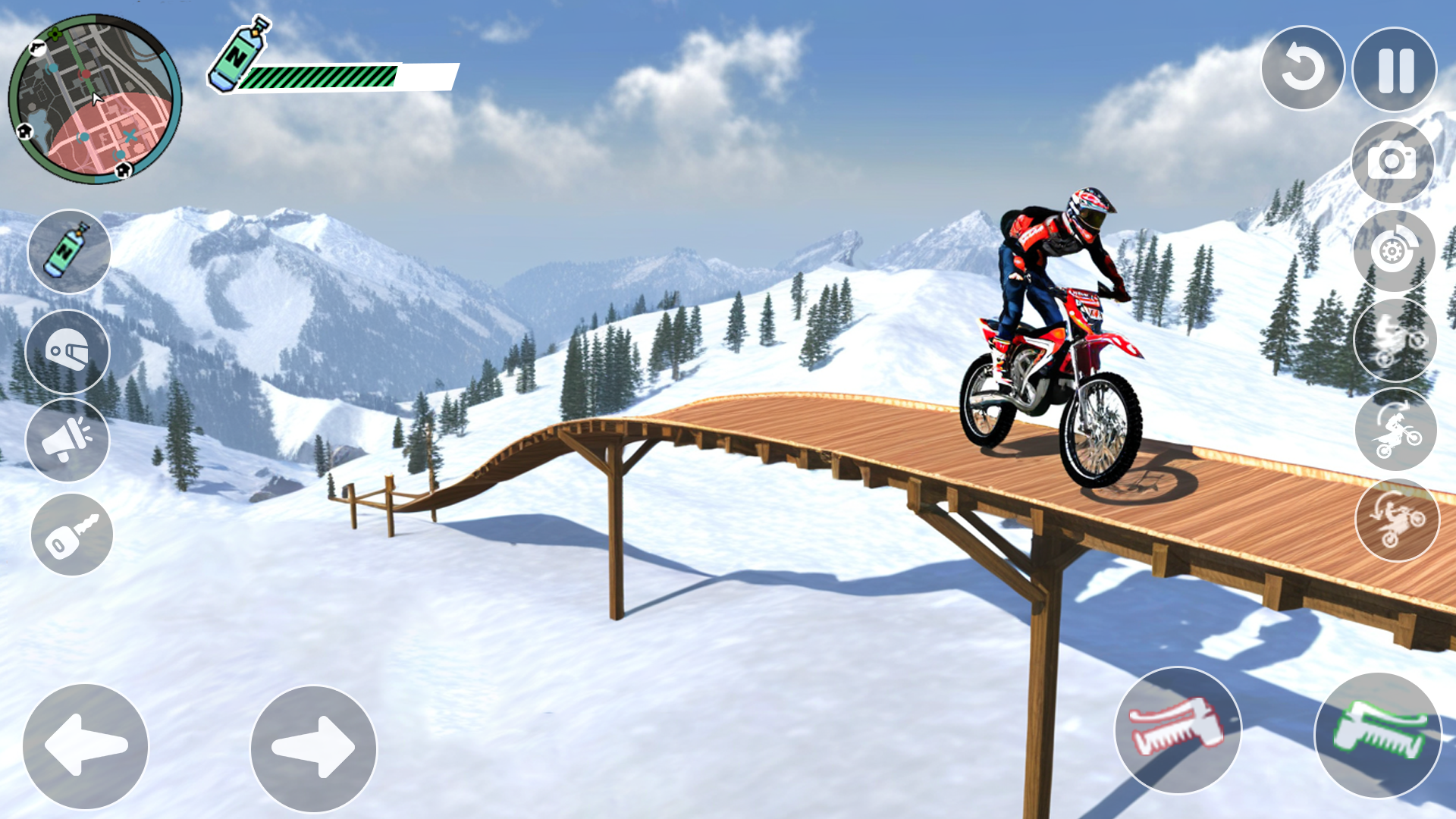Engage the disc brake assist
1456x819 pixels.
tap(1394, 250)
